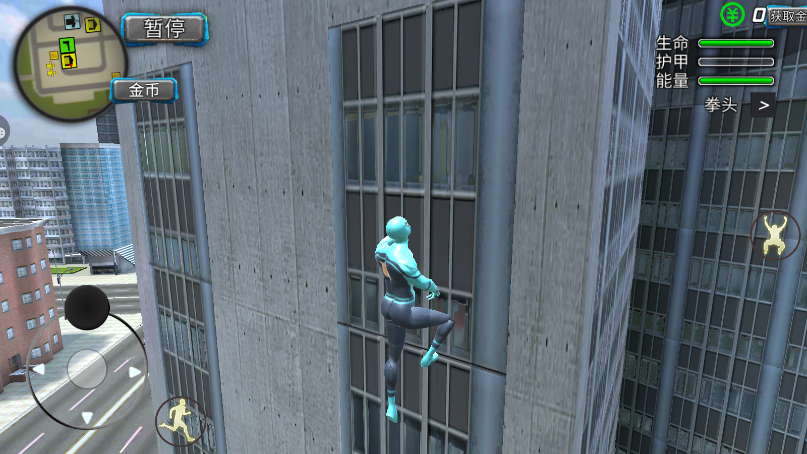The image size is (807, 454).
Task: Click the green yen coin icon
Action: pos(733,14)
